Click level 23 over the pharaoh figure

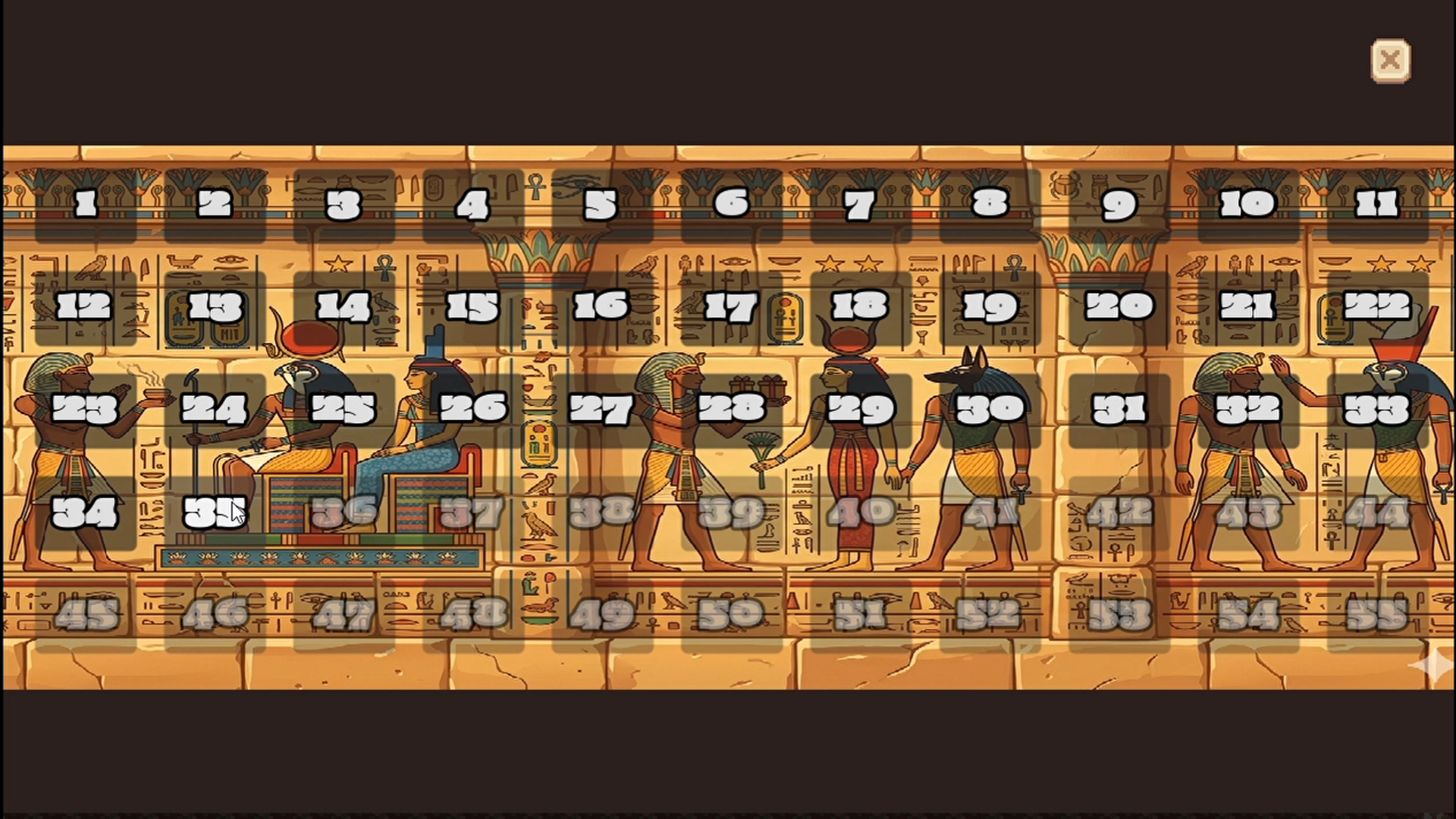point(86,409)
